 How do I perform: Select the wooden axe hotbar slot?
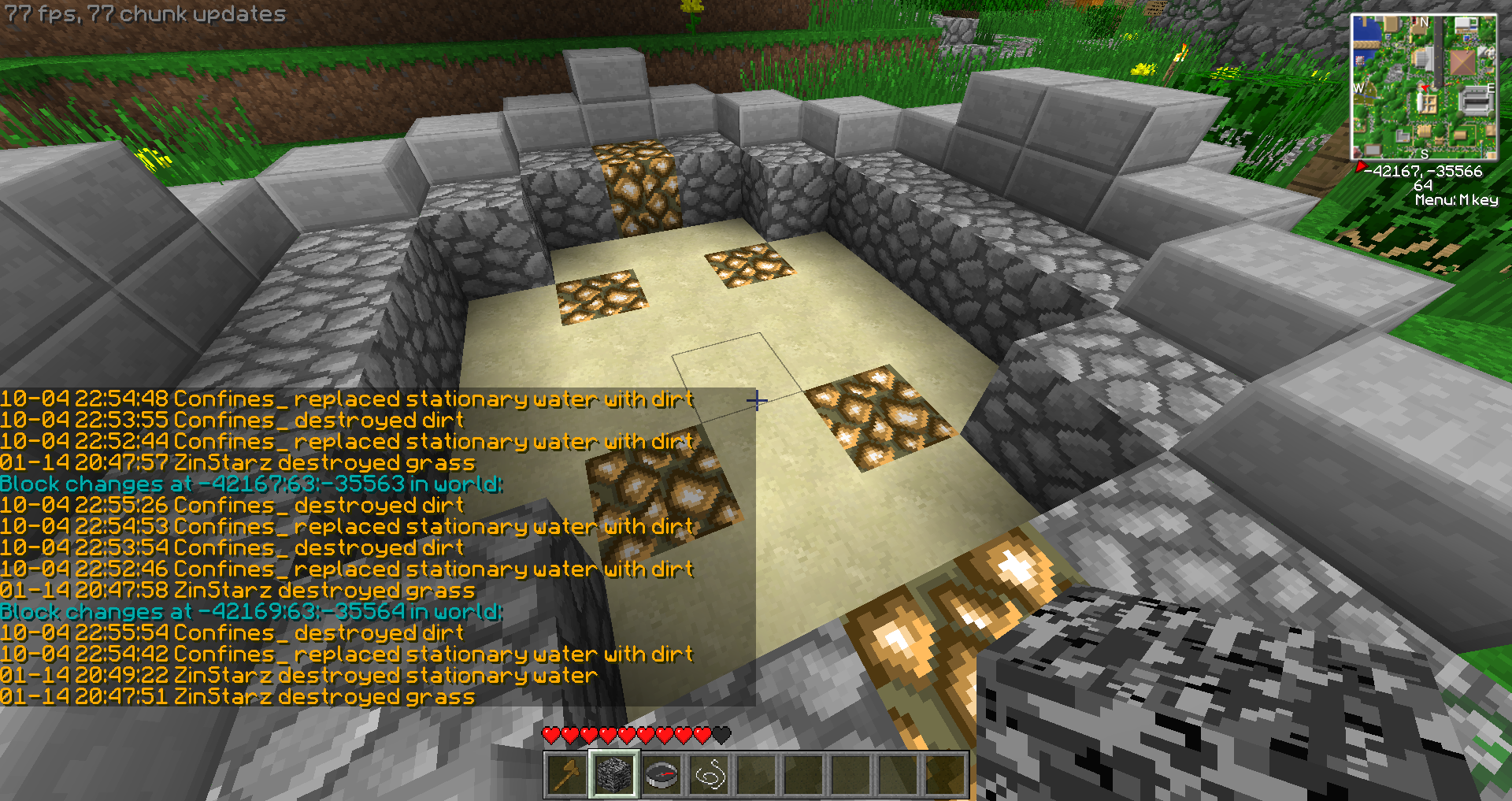tap(567, 775)
